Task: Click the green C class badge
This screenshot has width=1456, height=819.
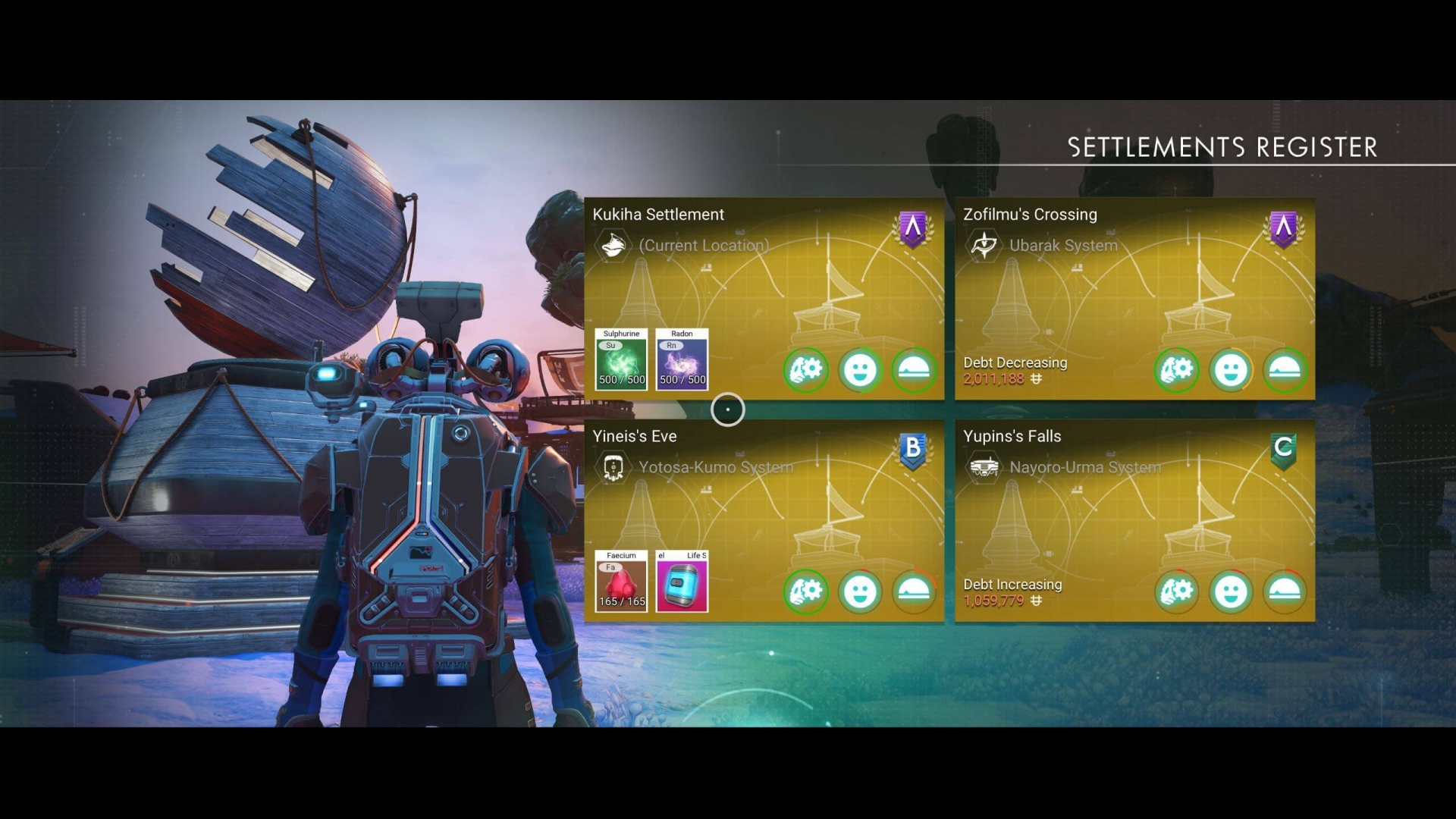Action: click(x=1283, y=450)
